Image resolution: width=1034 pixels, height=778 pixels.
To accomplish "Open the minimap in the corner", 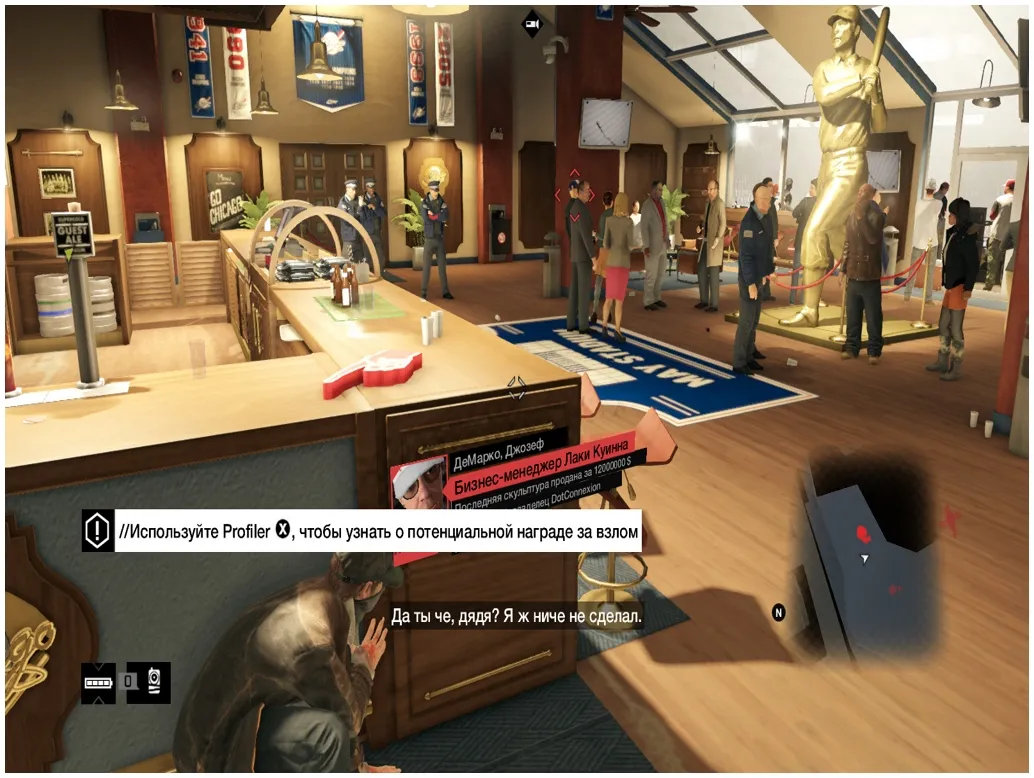I will tap(868, 562).
